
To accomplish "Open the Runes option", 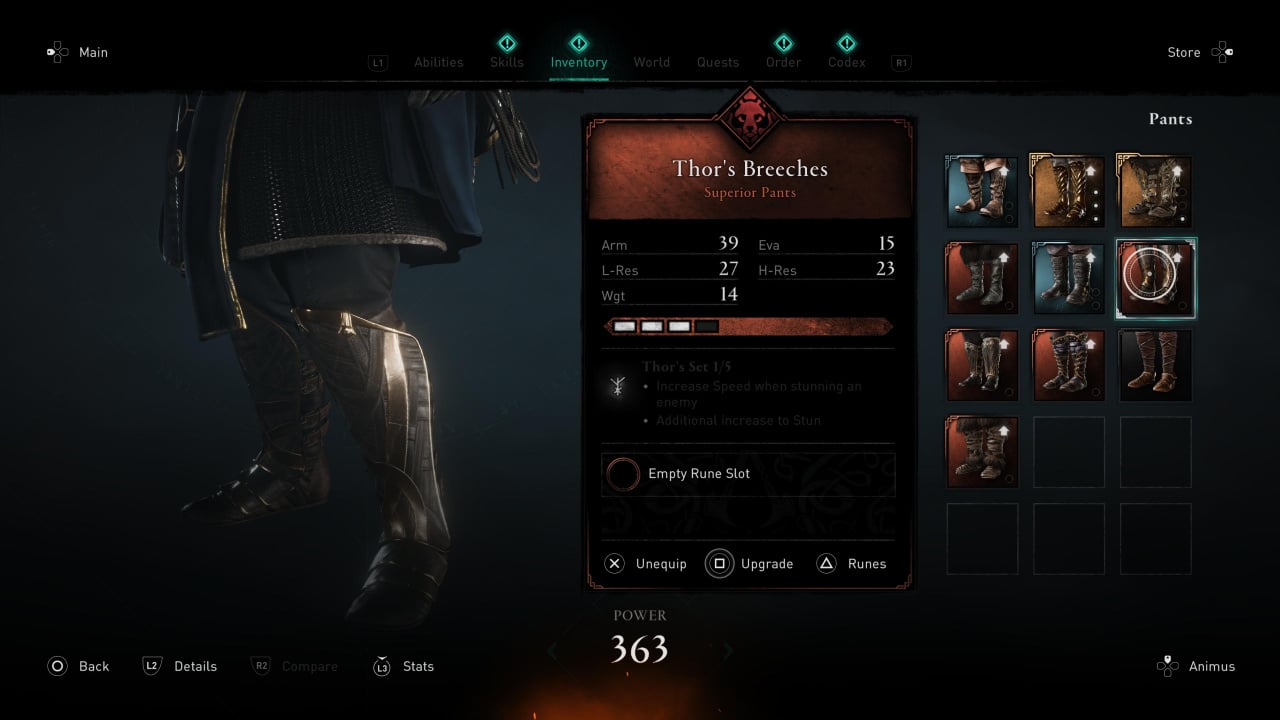I will (852, 564).
